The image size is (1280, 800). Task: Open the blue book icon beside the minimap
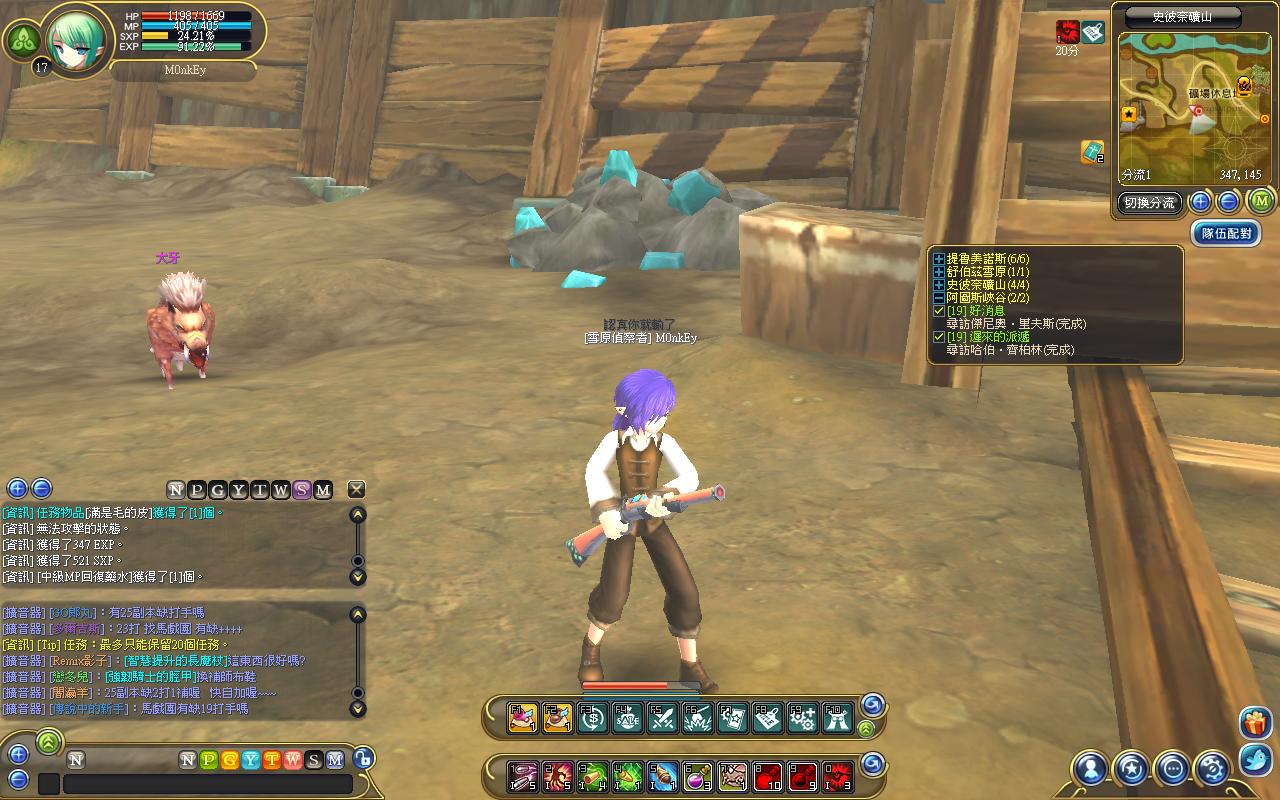coord(1091,152)
